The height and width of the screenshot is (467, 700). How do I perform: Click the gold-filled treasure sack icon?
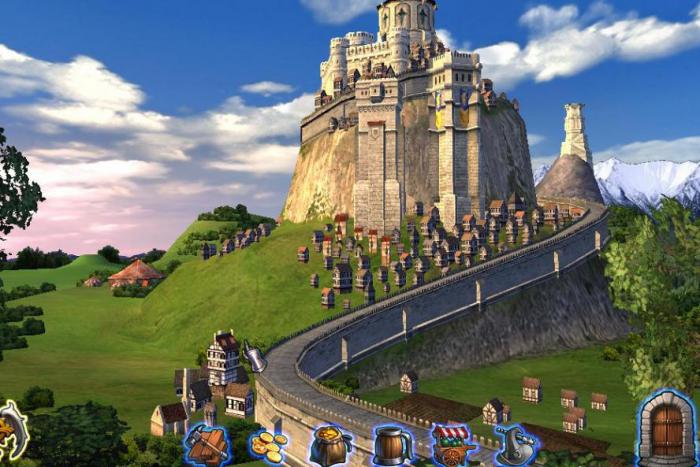pos(329,446)
